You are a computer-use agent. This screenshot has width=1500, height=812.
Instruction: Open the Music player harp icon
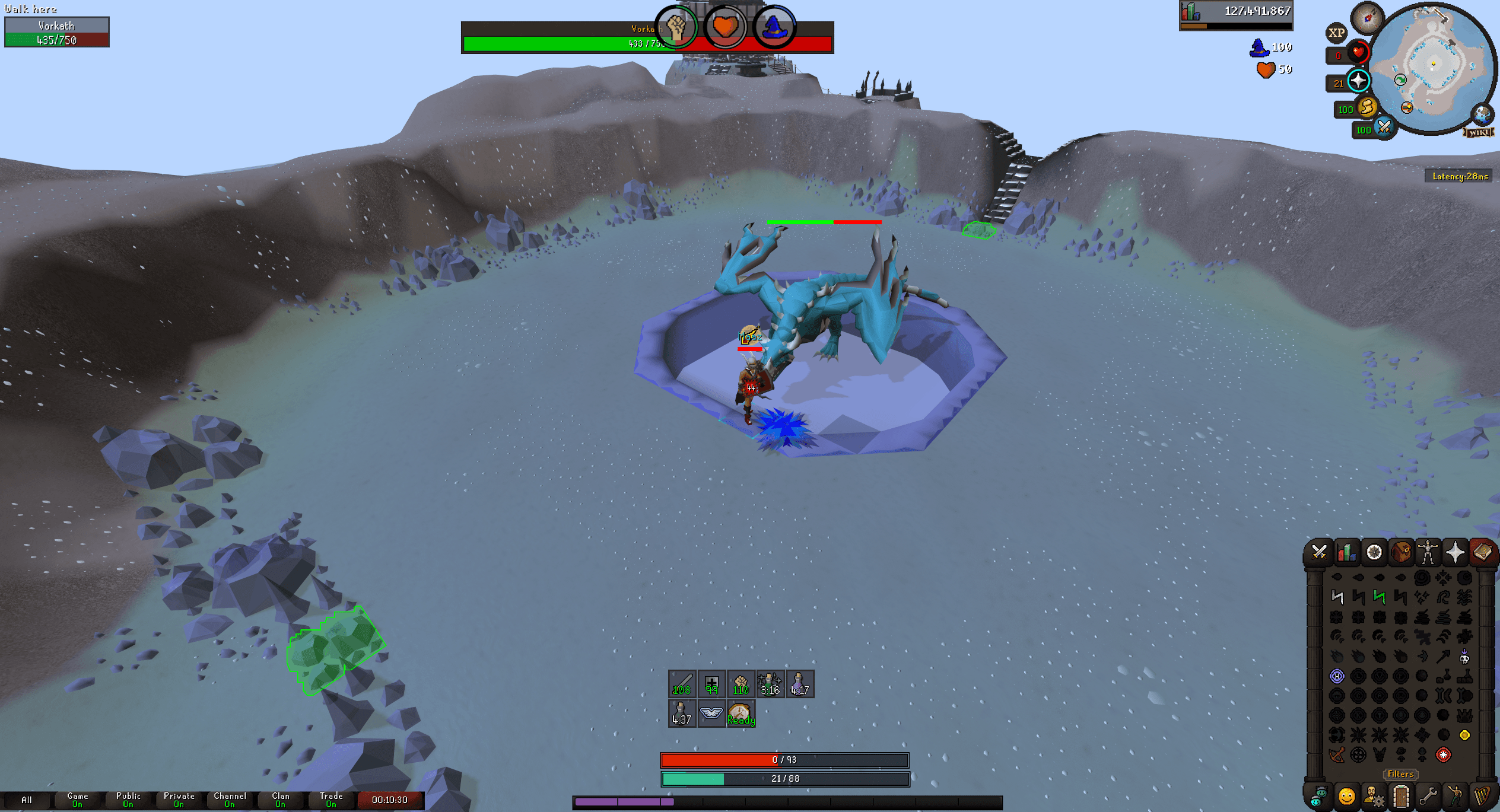click(x=1481, y=797)
